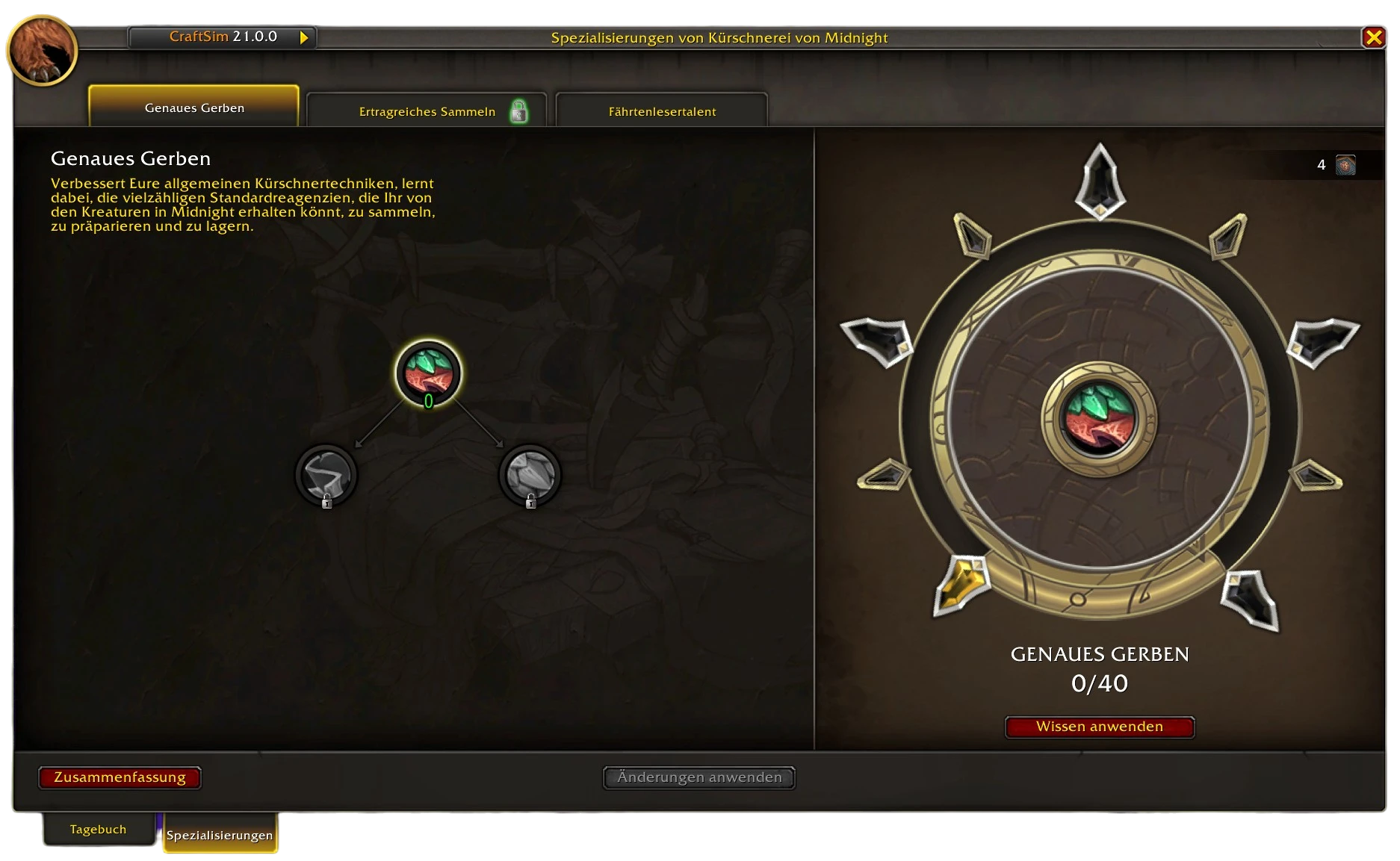The width and height of the screenshot is (1400, 861).
Task: Select the root Genaues Gerben tree node
Action: (x=428, y=373)
